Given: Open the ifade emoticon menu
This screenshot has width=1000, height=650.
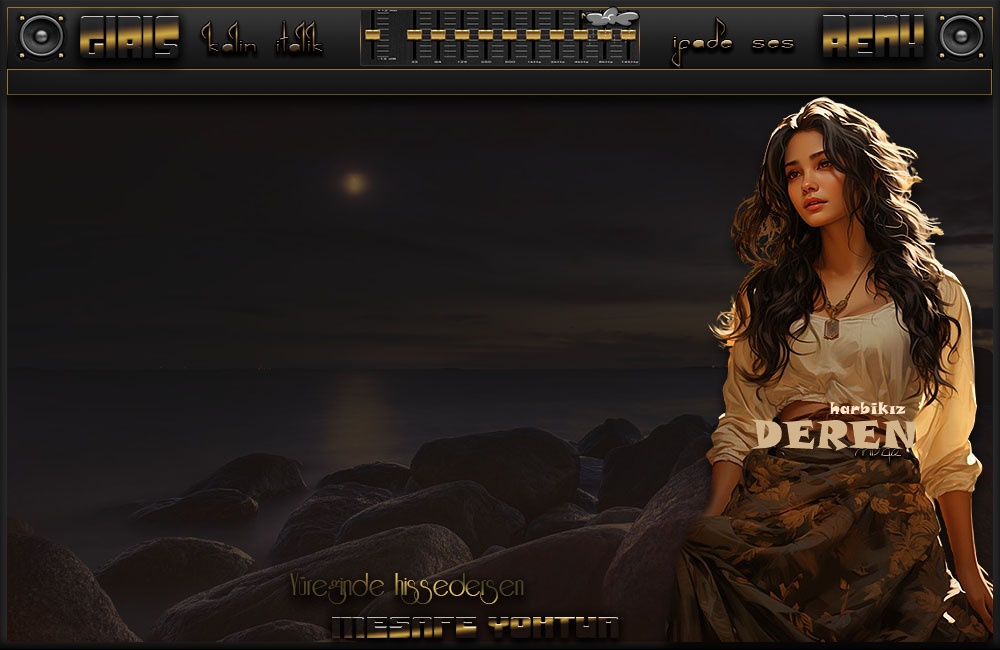Looking at the screenshot, I should [702, 44].
